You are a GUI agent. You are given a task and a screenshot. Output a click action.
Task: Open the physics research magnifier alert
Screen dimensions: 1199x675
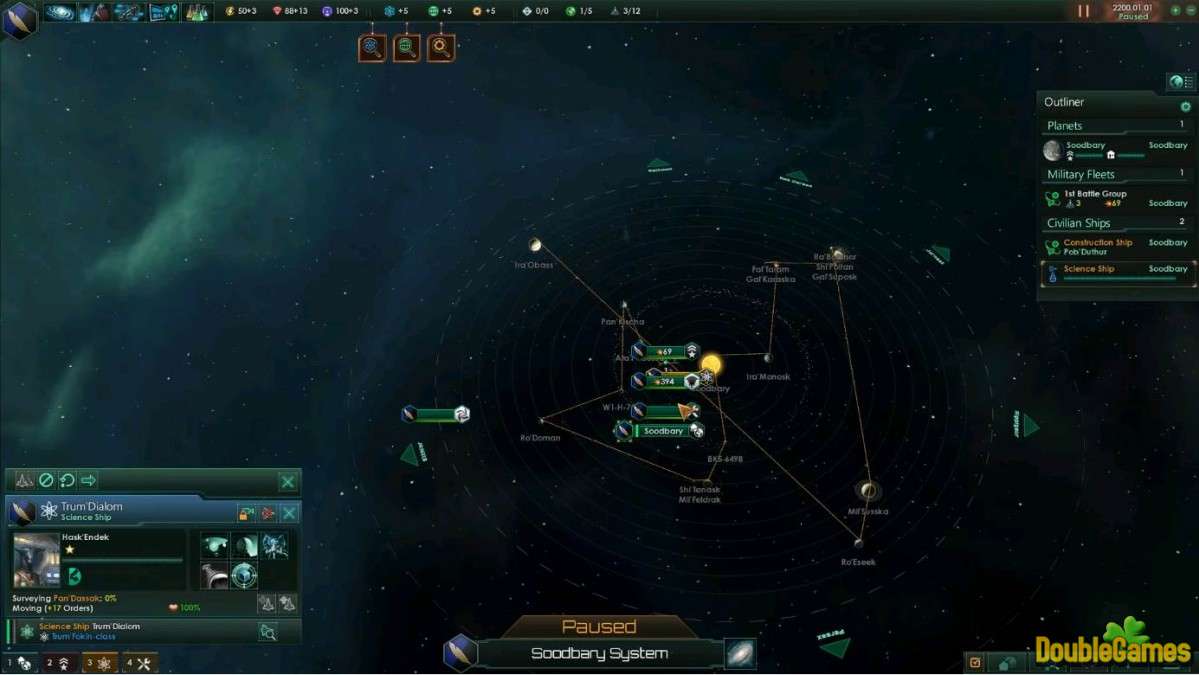click(372, 47)
